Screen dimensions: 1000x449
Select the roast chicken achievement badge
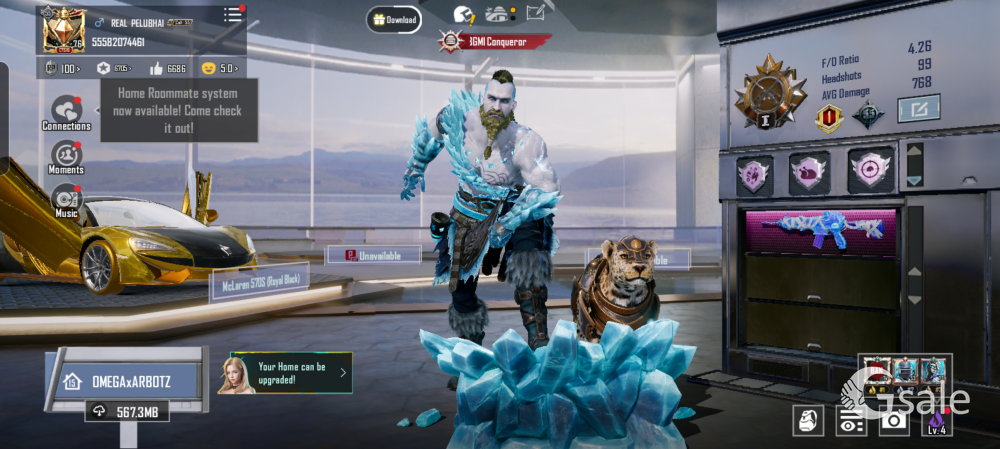pyautogui.click(x=809, y=172)
